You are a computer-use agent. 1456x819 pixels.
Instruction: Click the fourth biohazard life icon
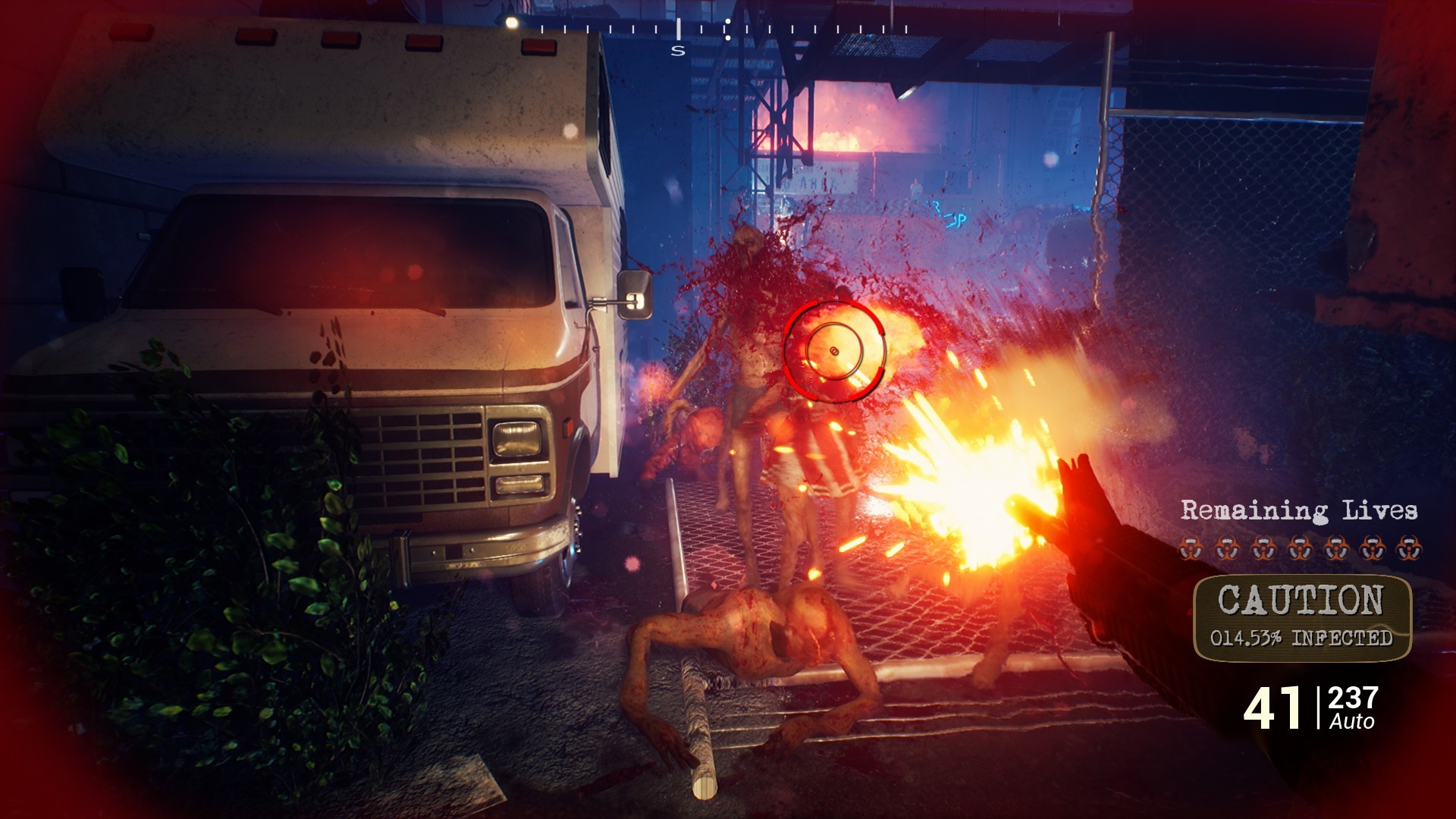[x=1300, y=547]
